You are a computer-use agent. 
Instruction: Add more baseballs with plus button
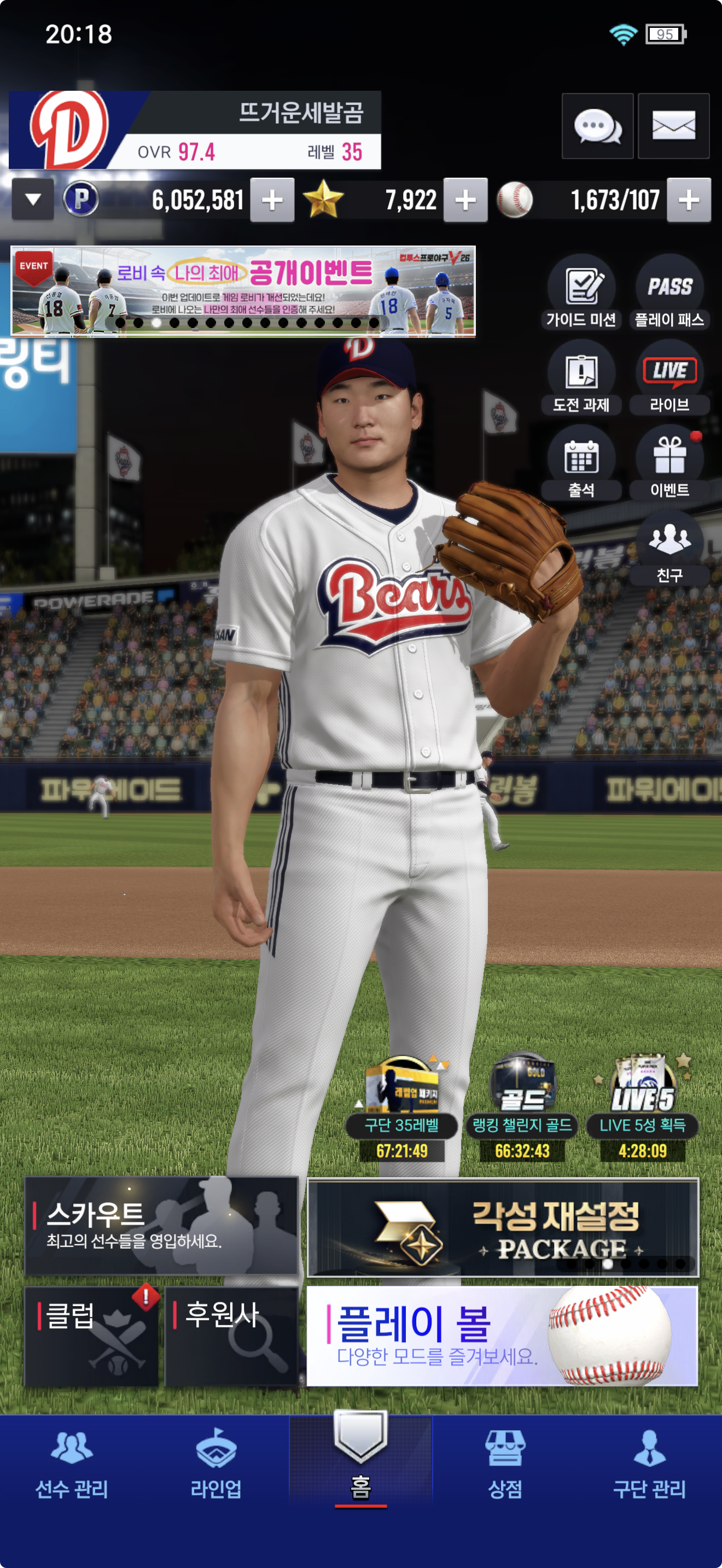[x=689, y=200]
